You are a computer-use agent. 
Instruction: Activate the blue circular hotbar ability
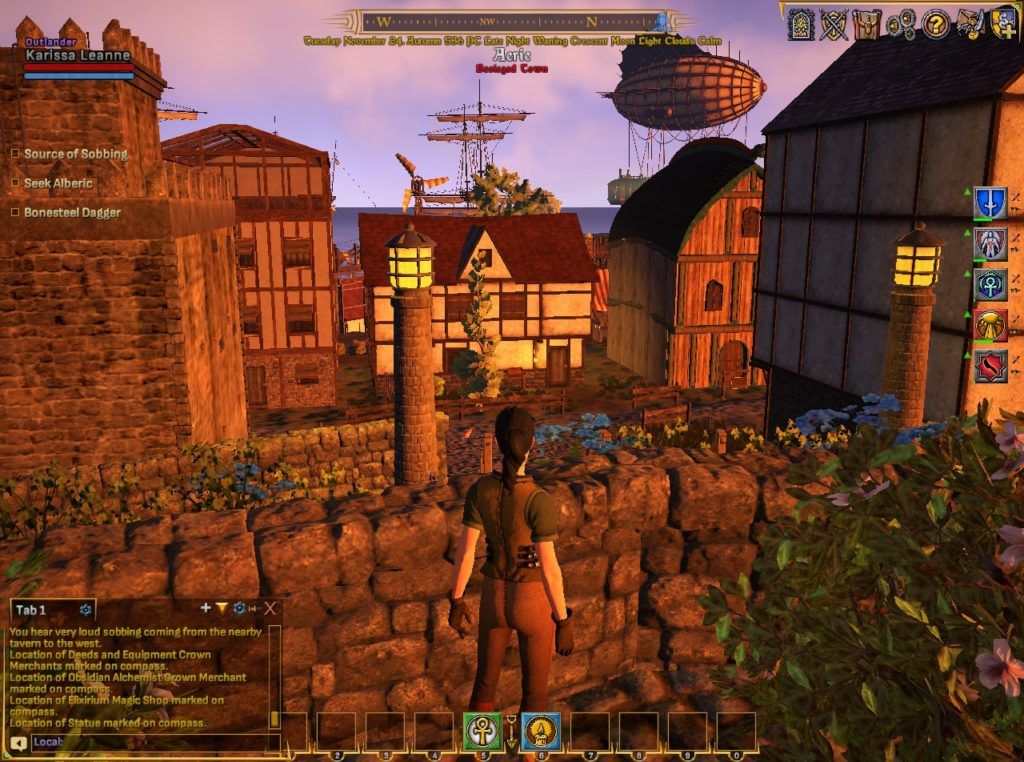click(541, 732)
